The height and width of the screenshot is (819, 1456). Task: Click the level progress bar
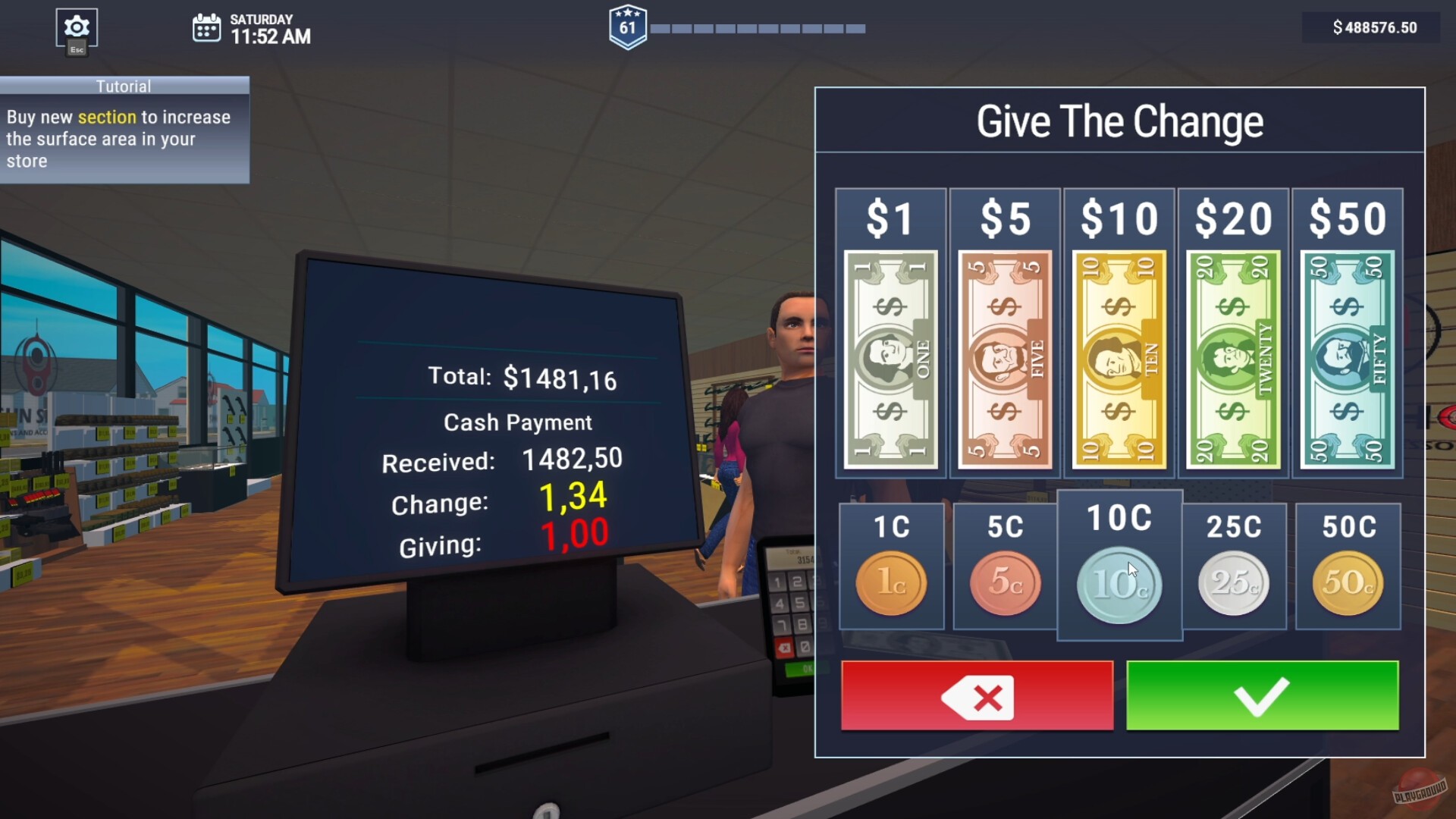tap(758, 30)
